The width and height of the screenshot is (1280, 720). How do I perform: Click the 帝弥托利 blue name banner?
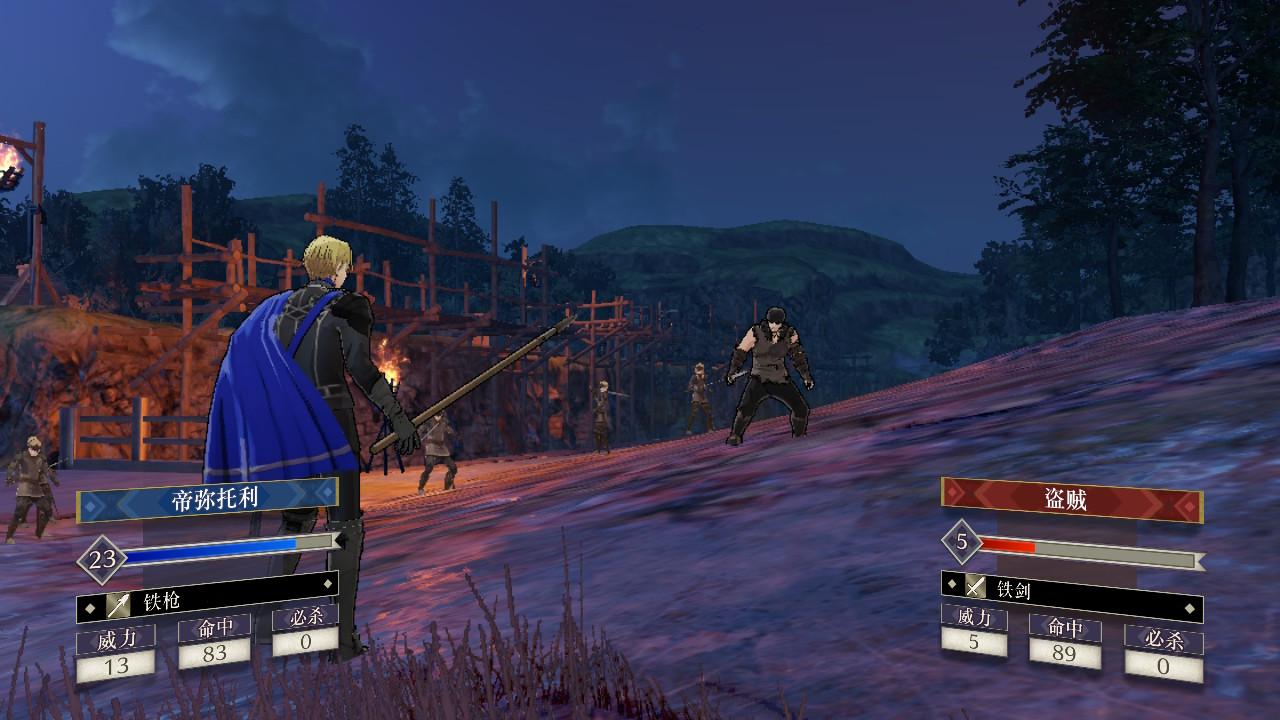(208, 498)
